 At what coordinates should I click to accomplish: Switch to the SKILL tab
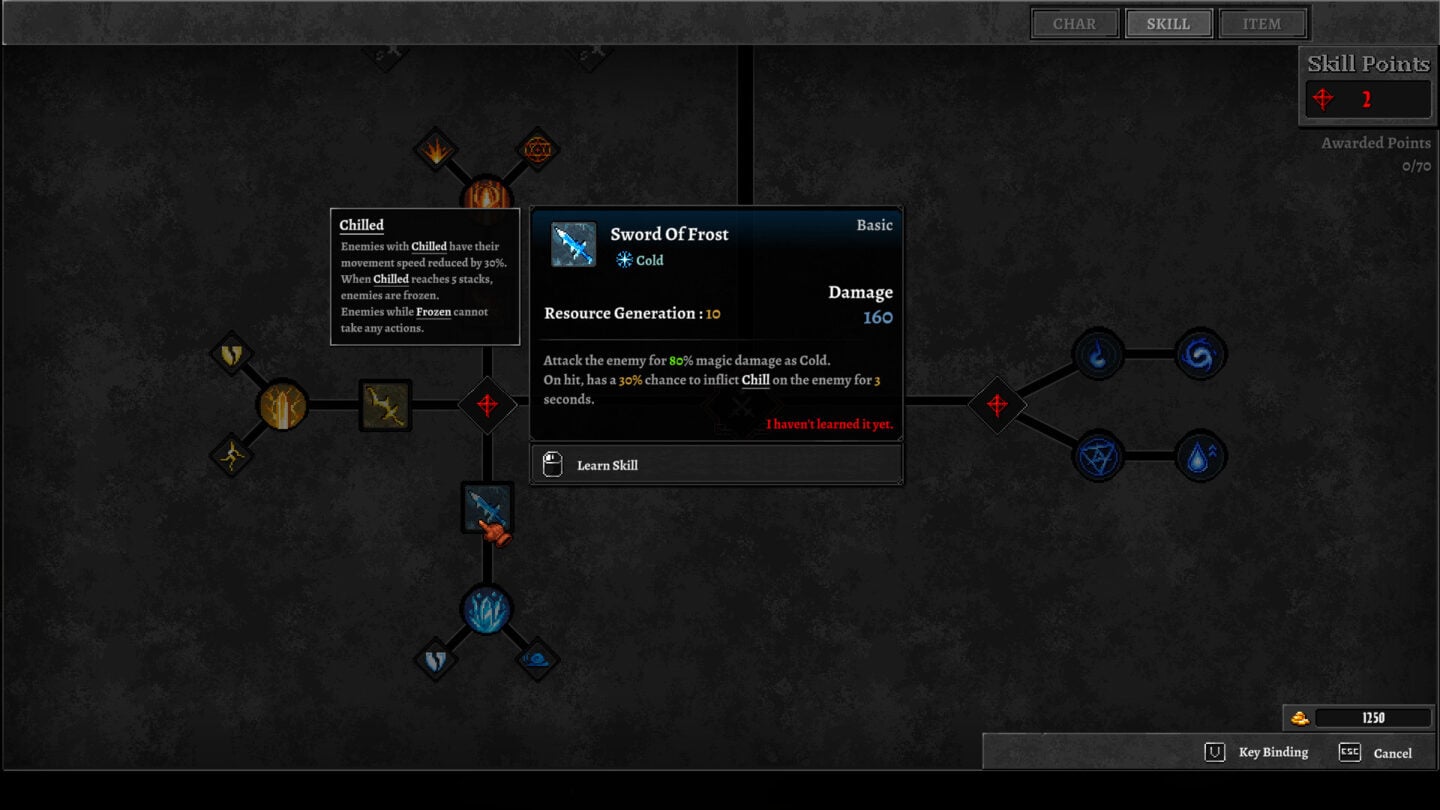coord(1168,23)
